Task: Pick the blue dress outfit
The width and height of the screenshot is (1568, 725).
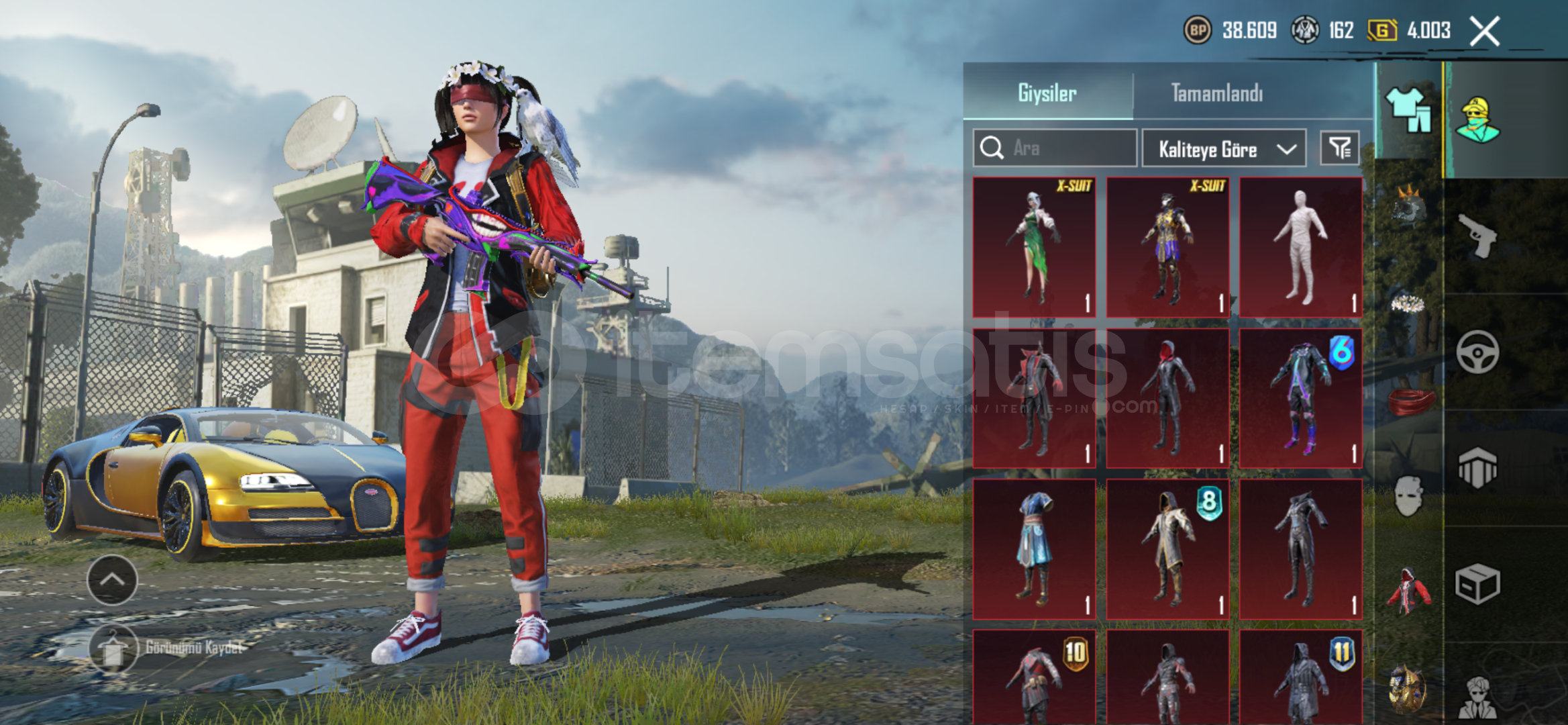Action: [x=1034, y=548]
